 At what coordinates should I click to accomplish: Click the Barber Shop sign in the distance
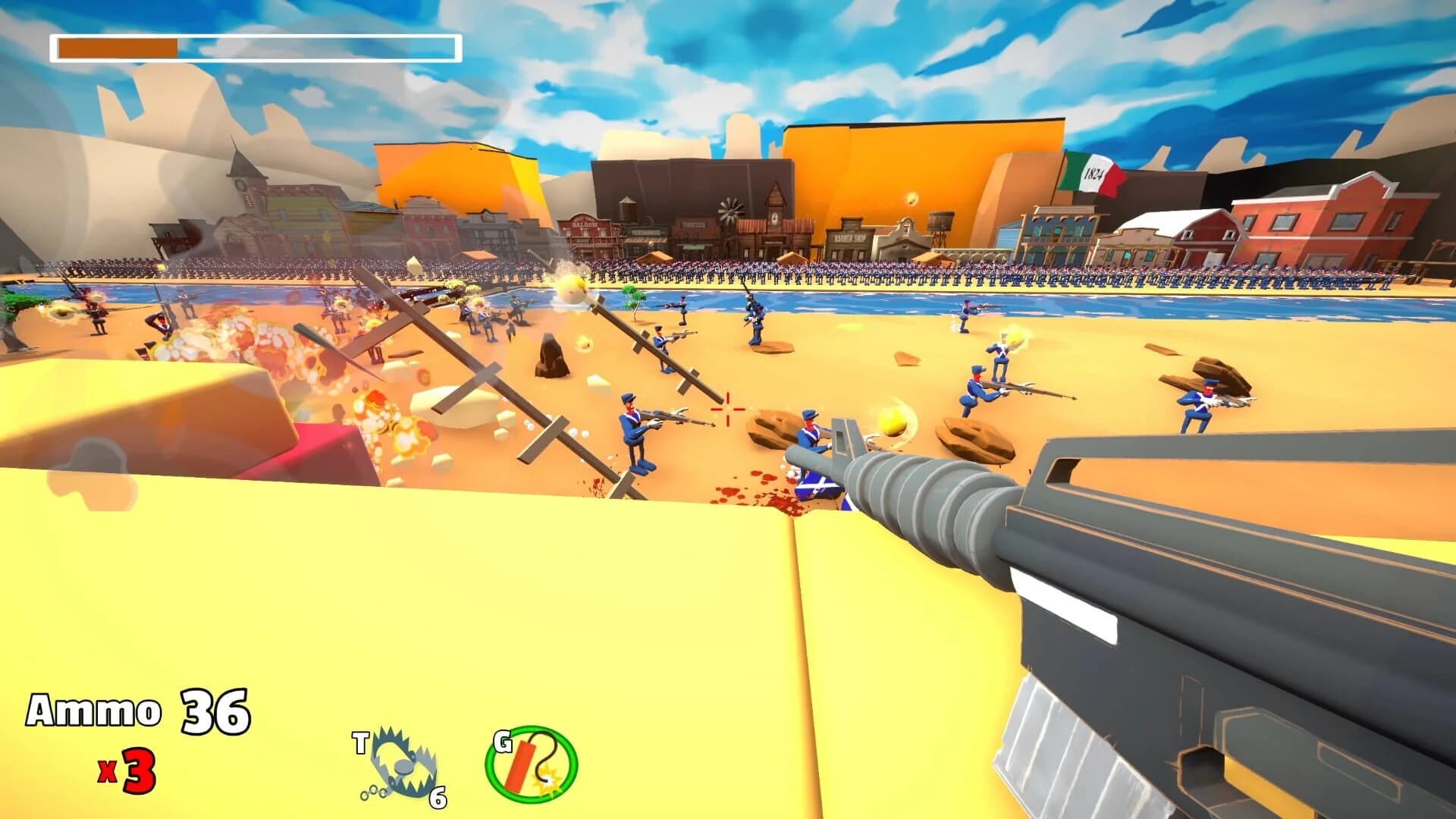coord(849,237)
